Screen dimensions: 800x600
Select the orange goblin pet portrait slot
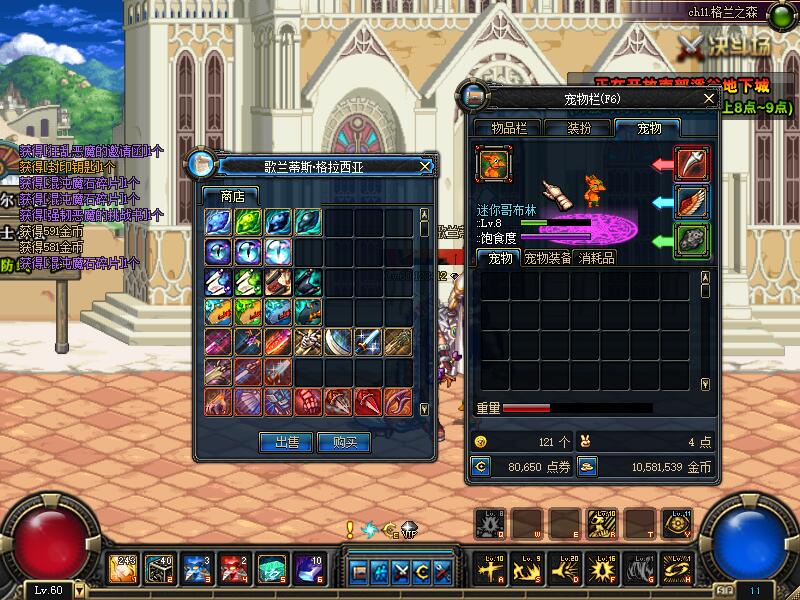pos(494,163)
